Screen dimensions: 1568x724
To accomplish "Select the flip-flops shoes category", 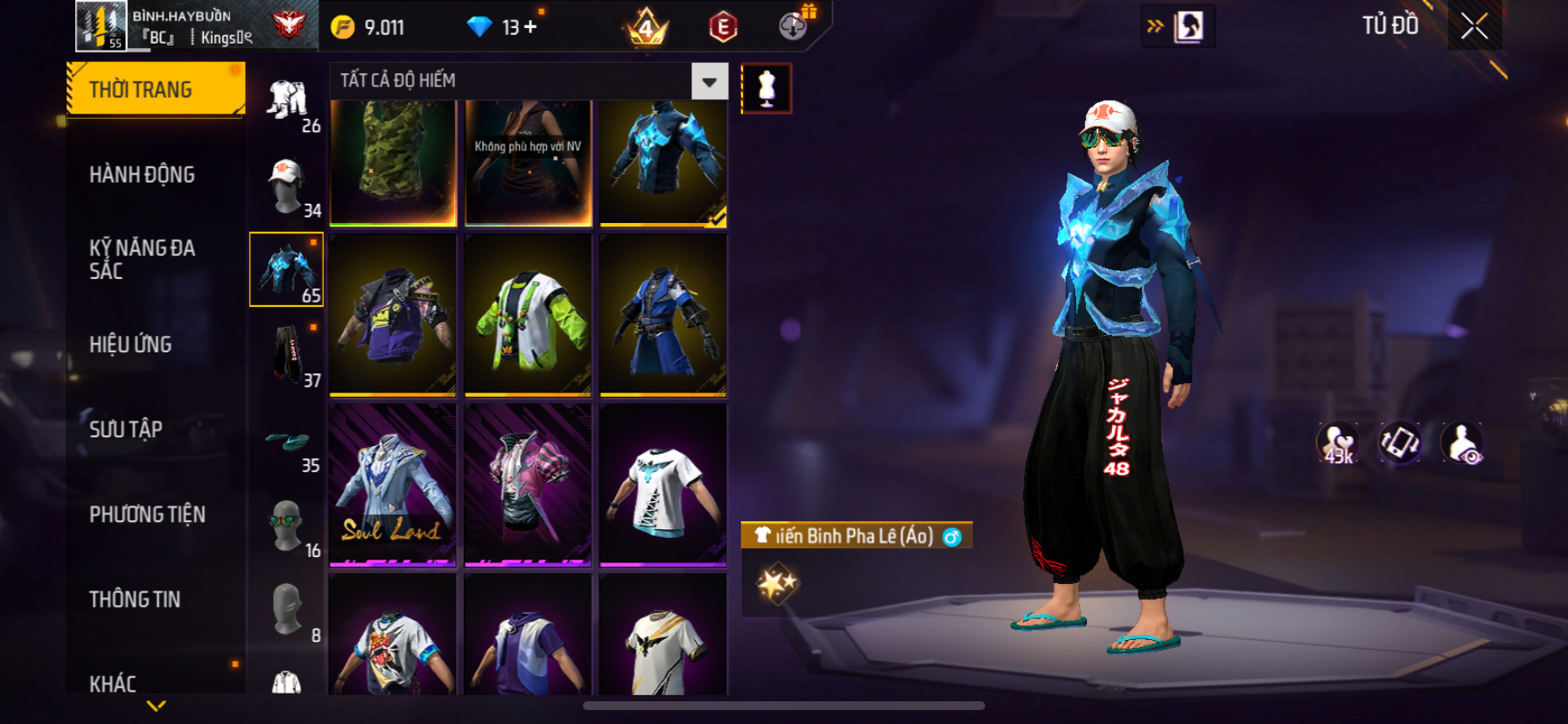I will 287,442.
